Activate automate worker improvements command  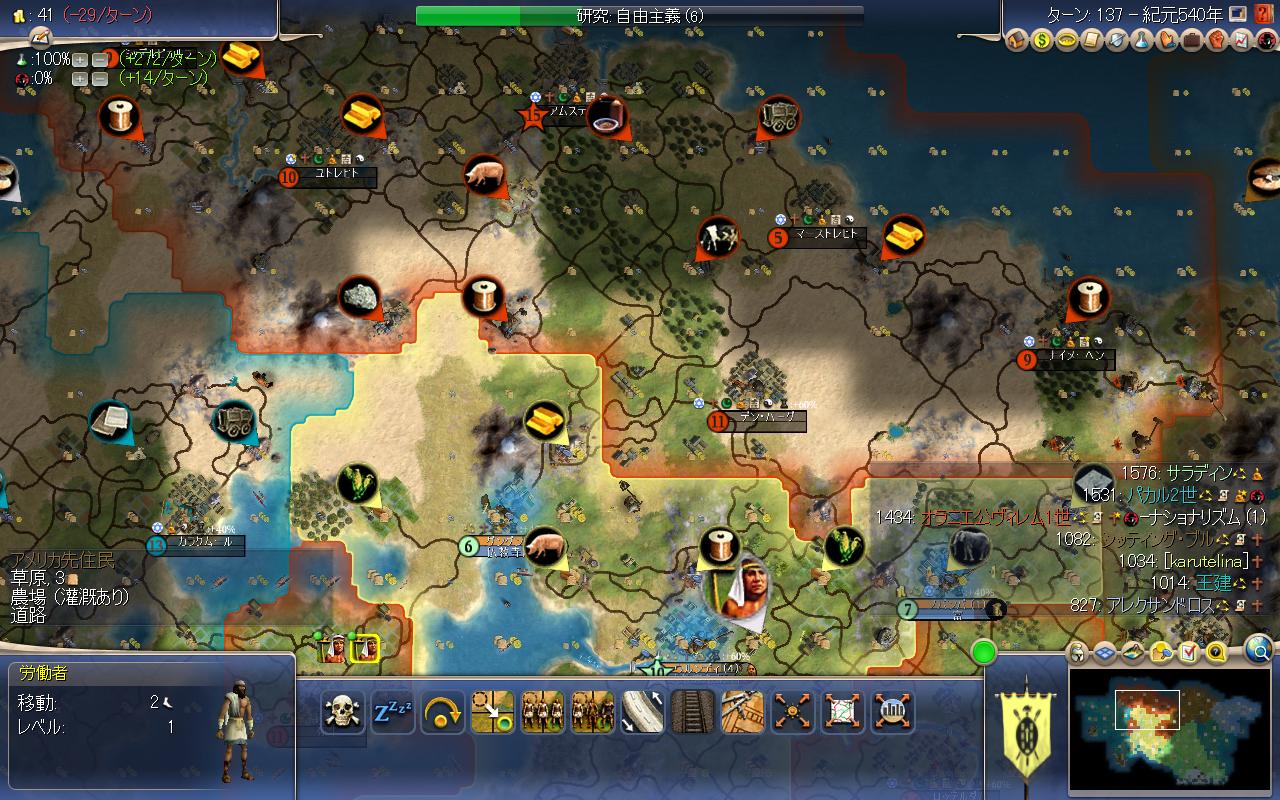[793, 712]
